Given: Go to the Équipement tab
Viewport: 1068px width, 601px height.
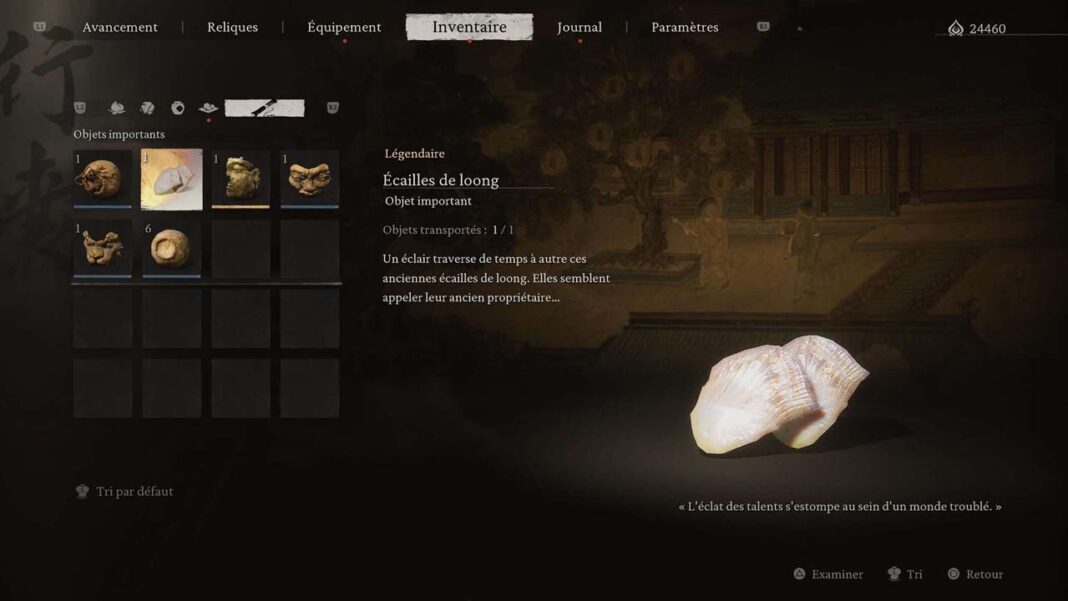Looking at the screenshot, I should (x=344, y=27).
